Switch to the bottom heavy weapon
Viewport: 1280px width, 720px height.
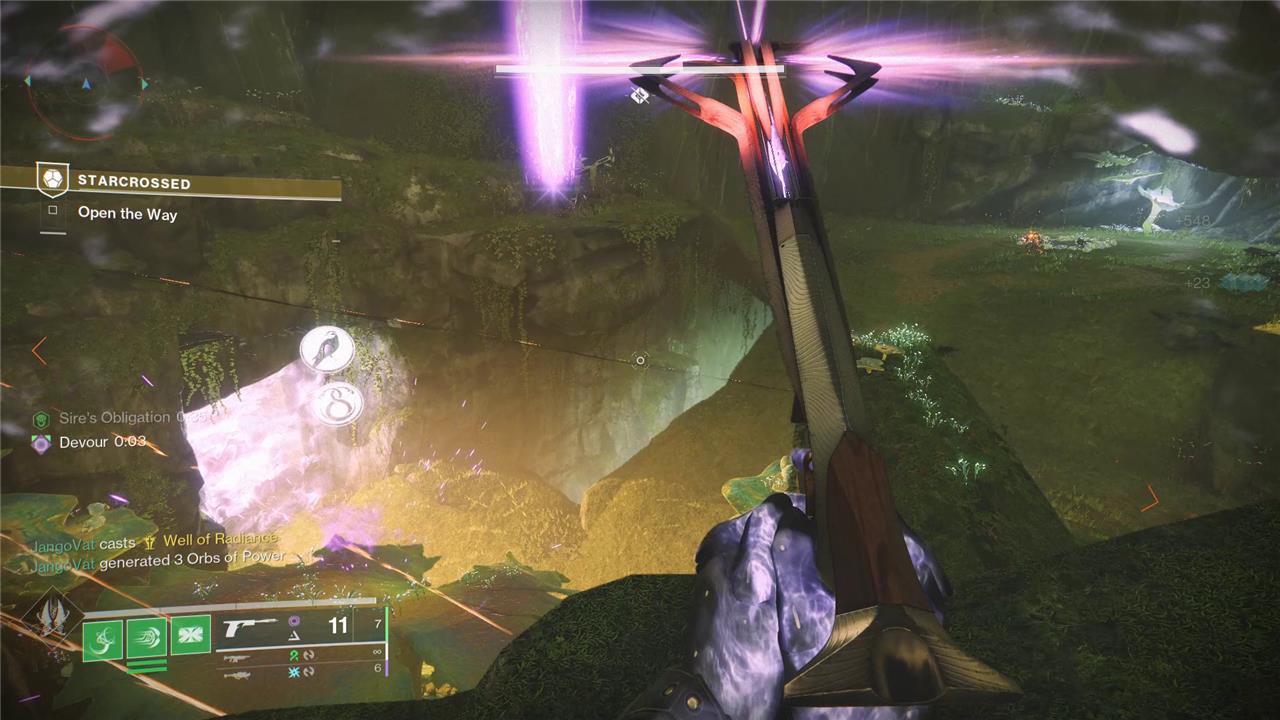[237, 676]
